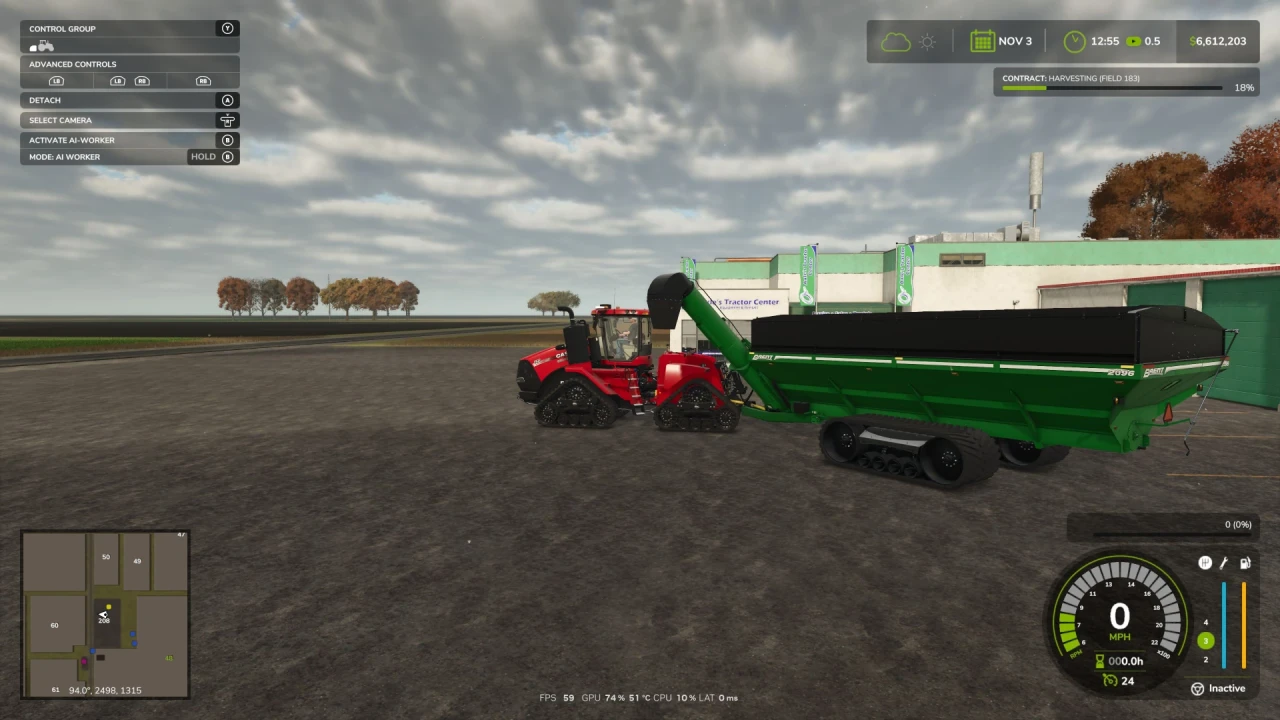Viewport: 1280px width, 720px height.
Task: Click the weather cloud icon in top HUD
Action: coord(896,41)
